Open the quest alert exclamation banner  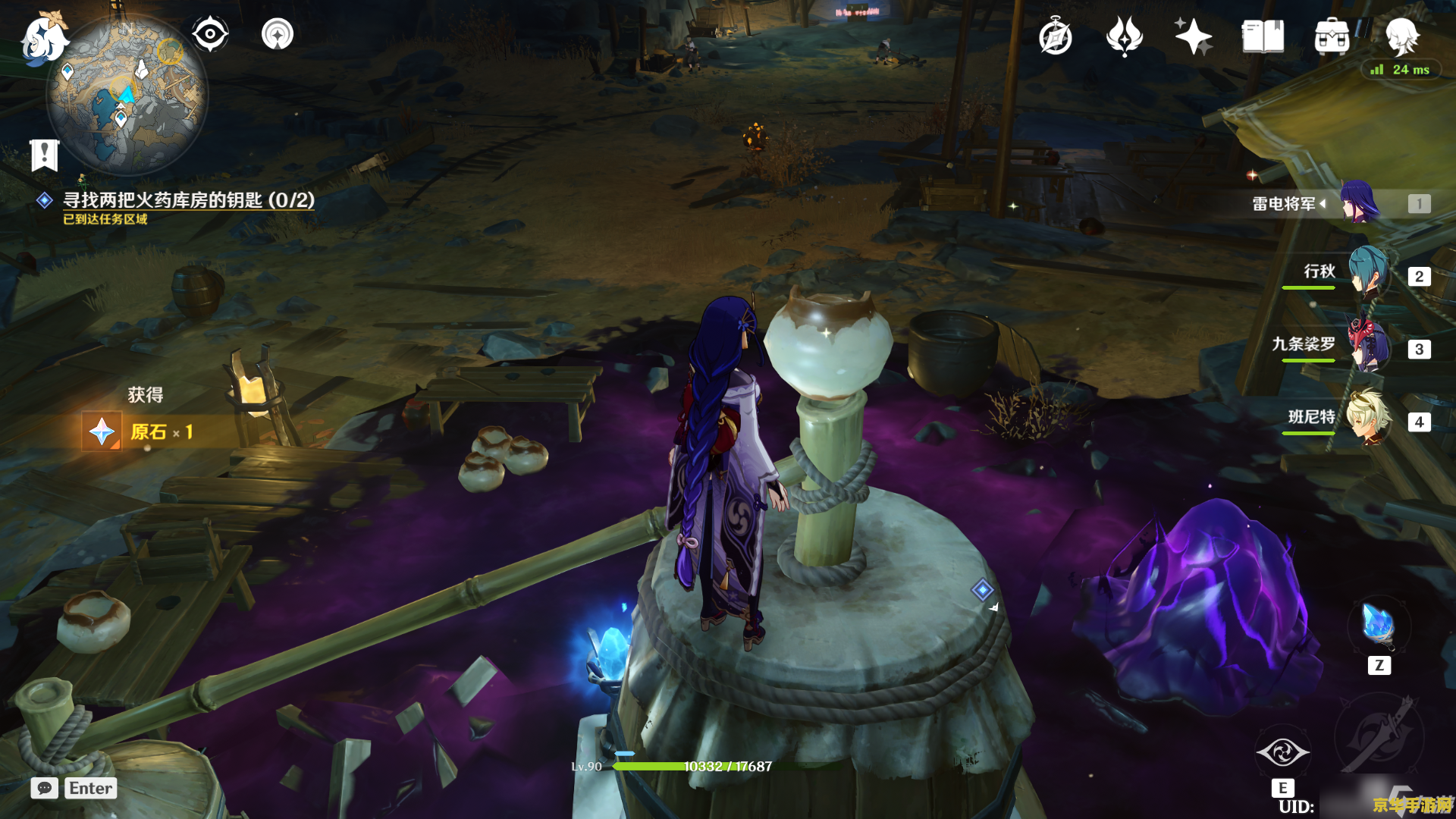pos(45,155)
